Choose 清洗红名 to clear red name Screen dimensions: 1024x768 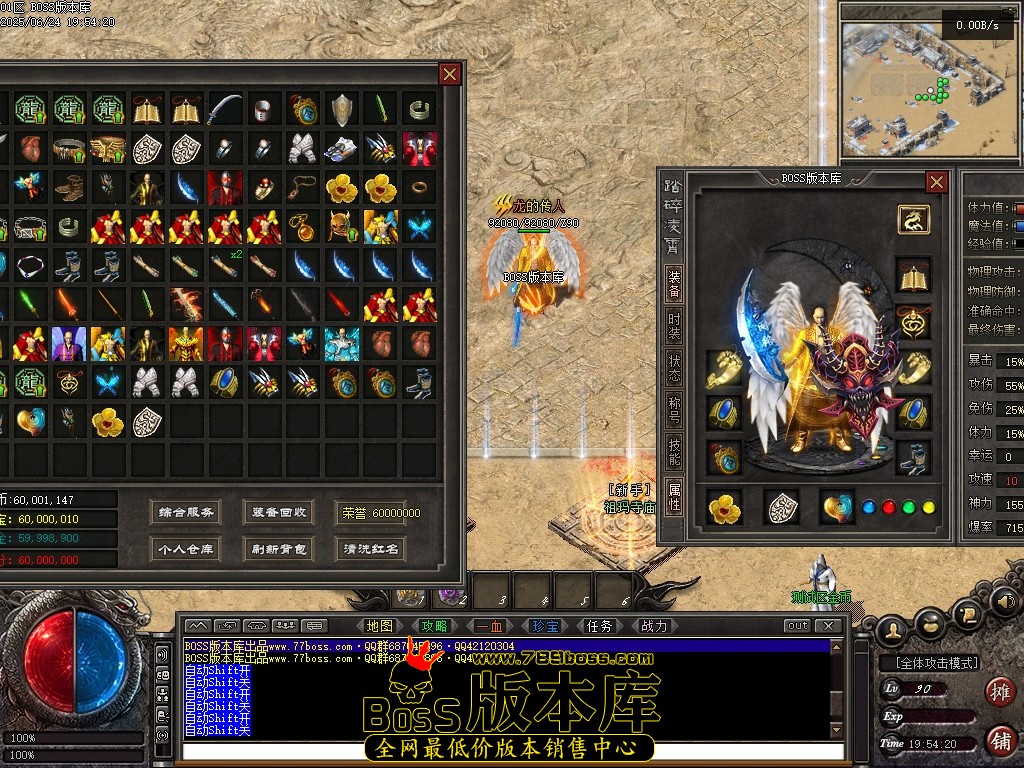pyautogui.click(x=371, y=549)
